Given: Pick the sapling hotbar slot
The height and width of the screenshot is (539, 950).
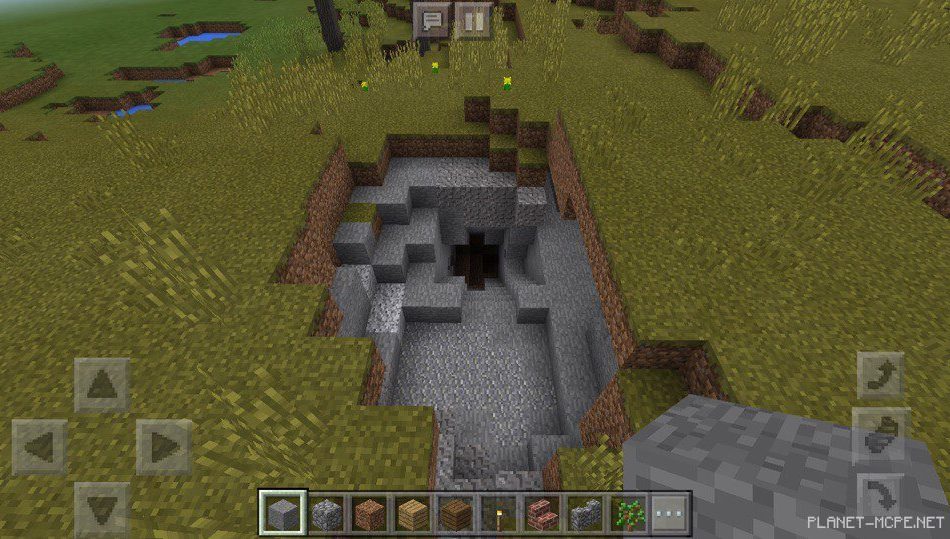Looking at the screenshot, I should pos(629,514).
